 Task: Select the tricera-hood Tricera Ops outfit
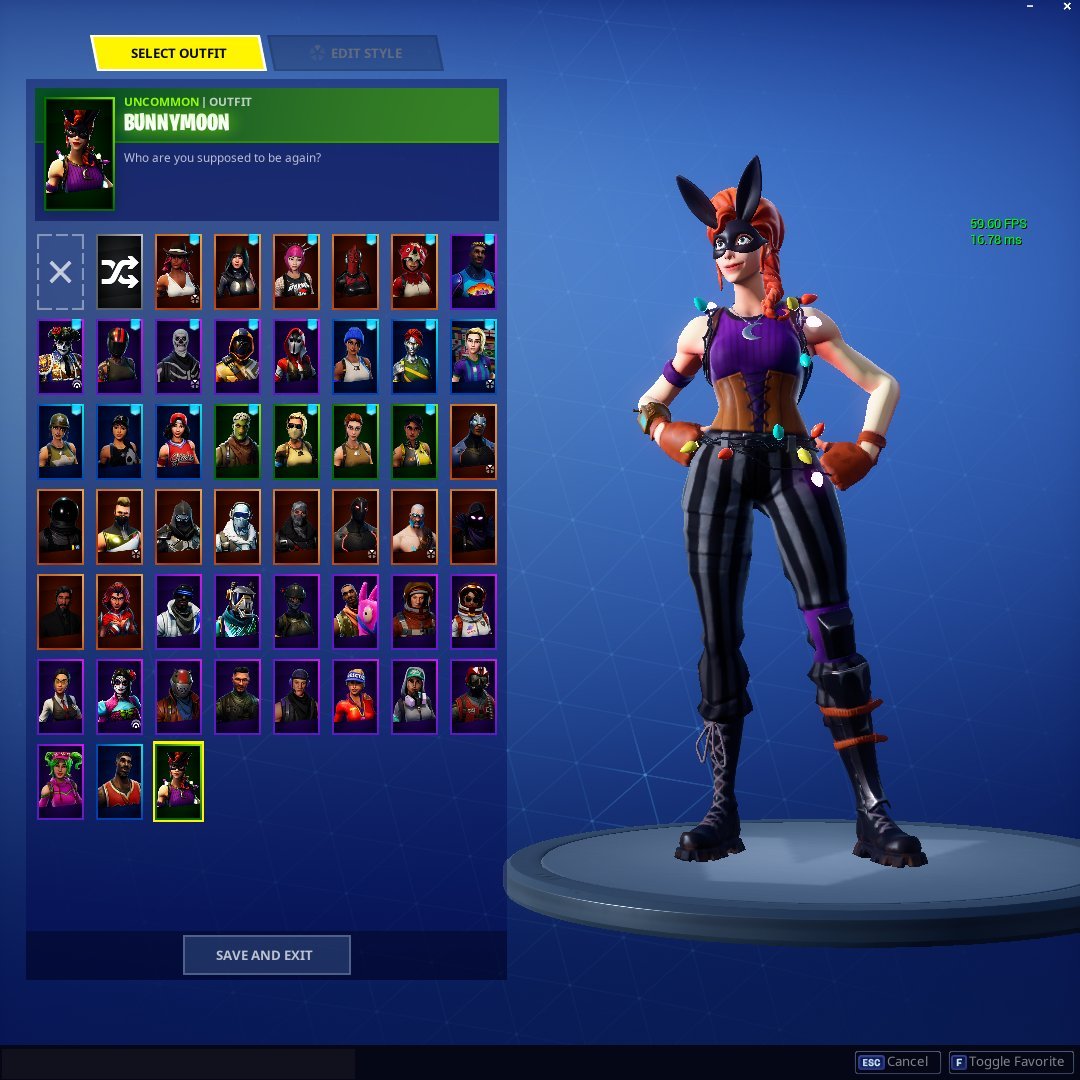click(414, 272)
